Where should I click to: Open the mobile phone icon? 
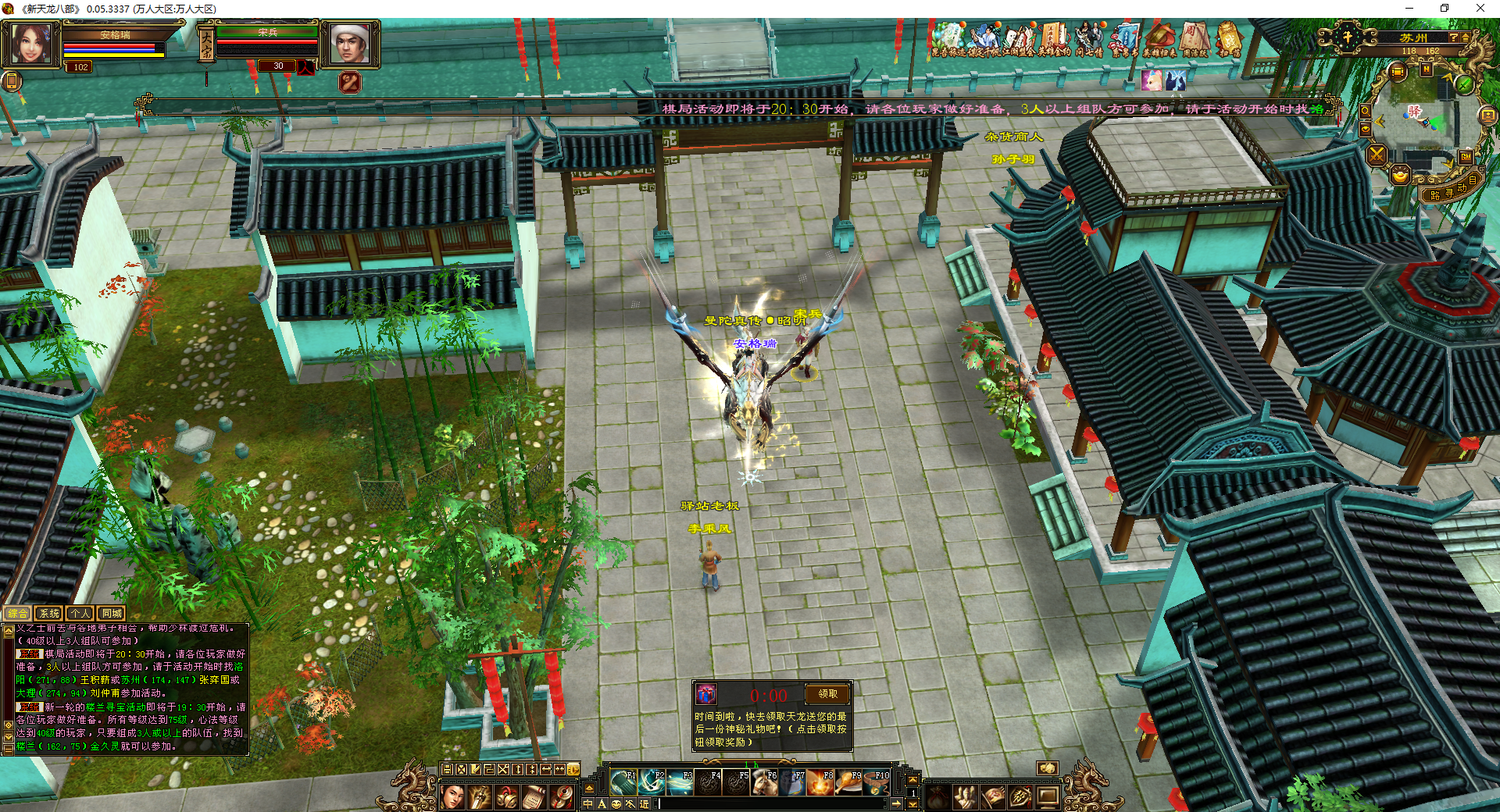click(x=12, y=81)
